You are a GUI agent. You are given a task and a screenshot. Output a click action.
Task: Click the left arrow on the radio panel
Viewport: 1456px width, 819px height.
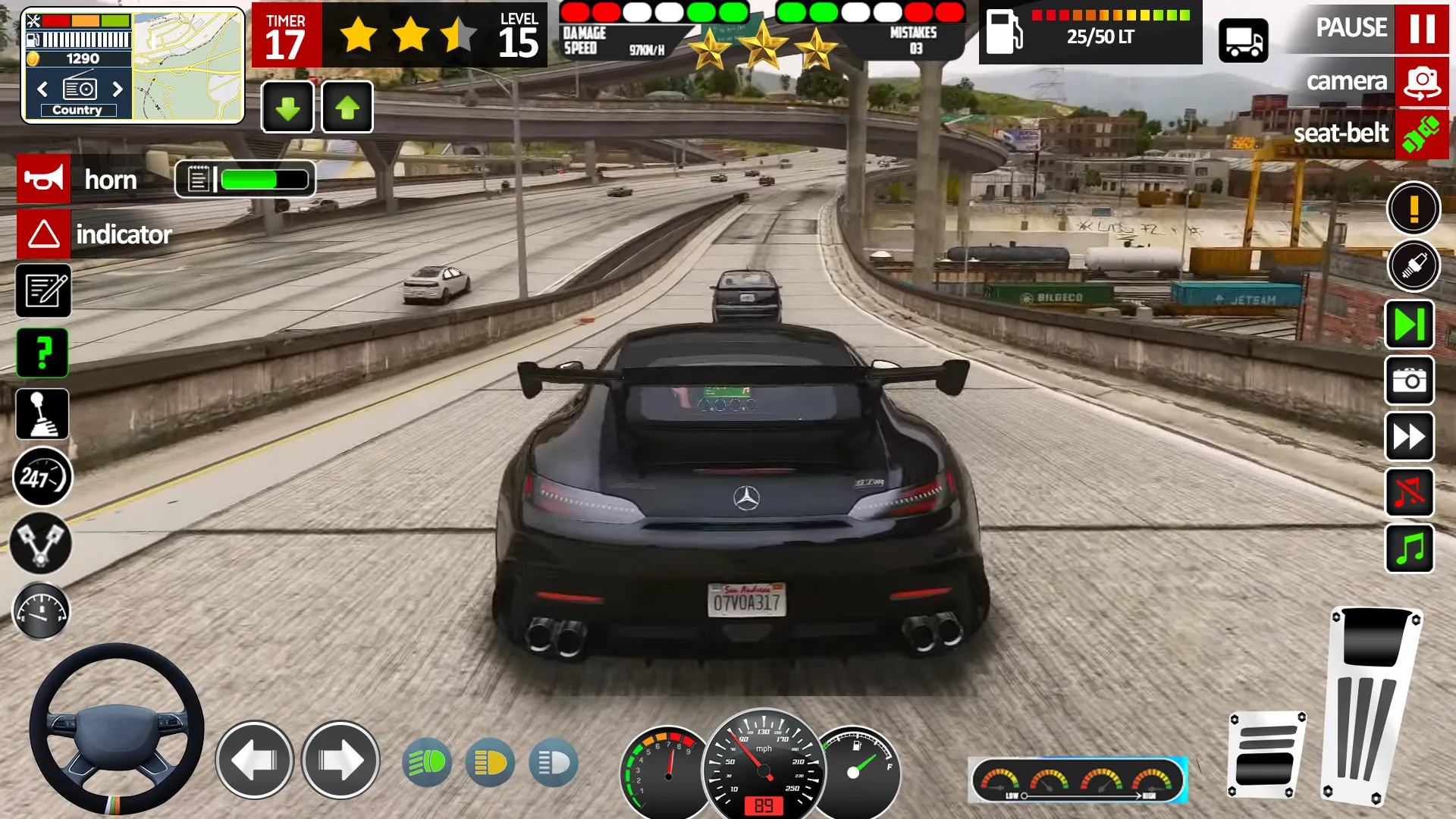tap(42, 89)
